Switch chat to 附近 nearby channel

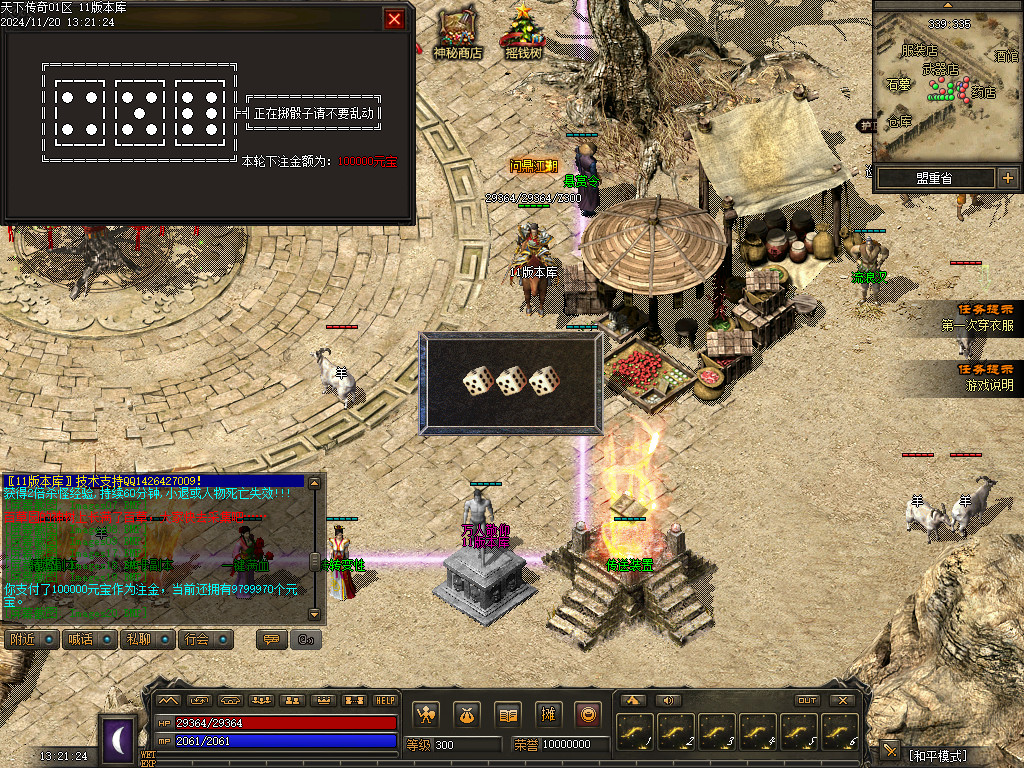[30, 639]
